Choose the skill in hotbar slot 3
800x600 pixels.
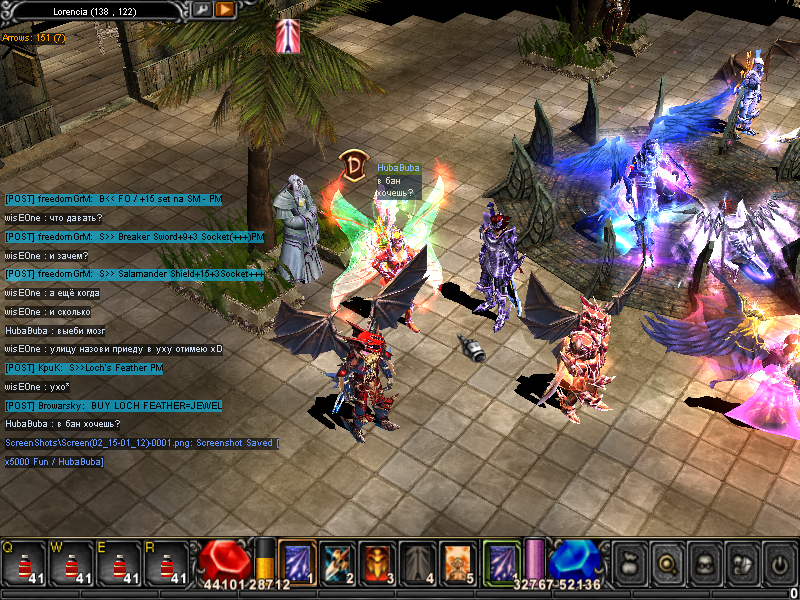(377, 562)
